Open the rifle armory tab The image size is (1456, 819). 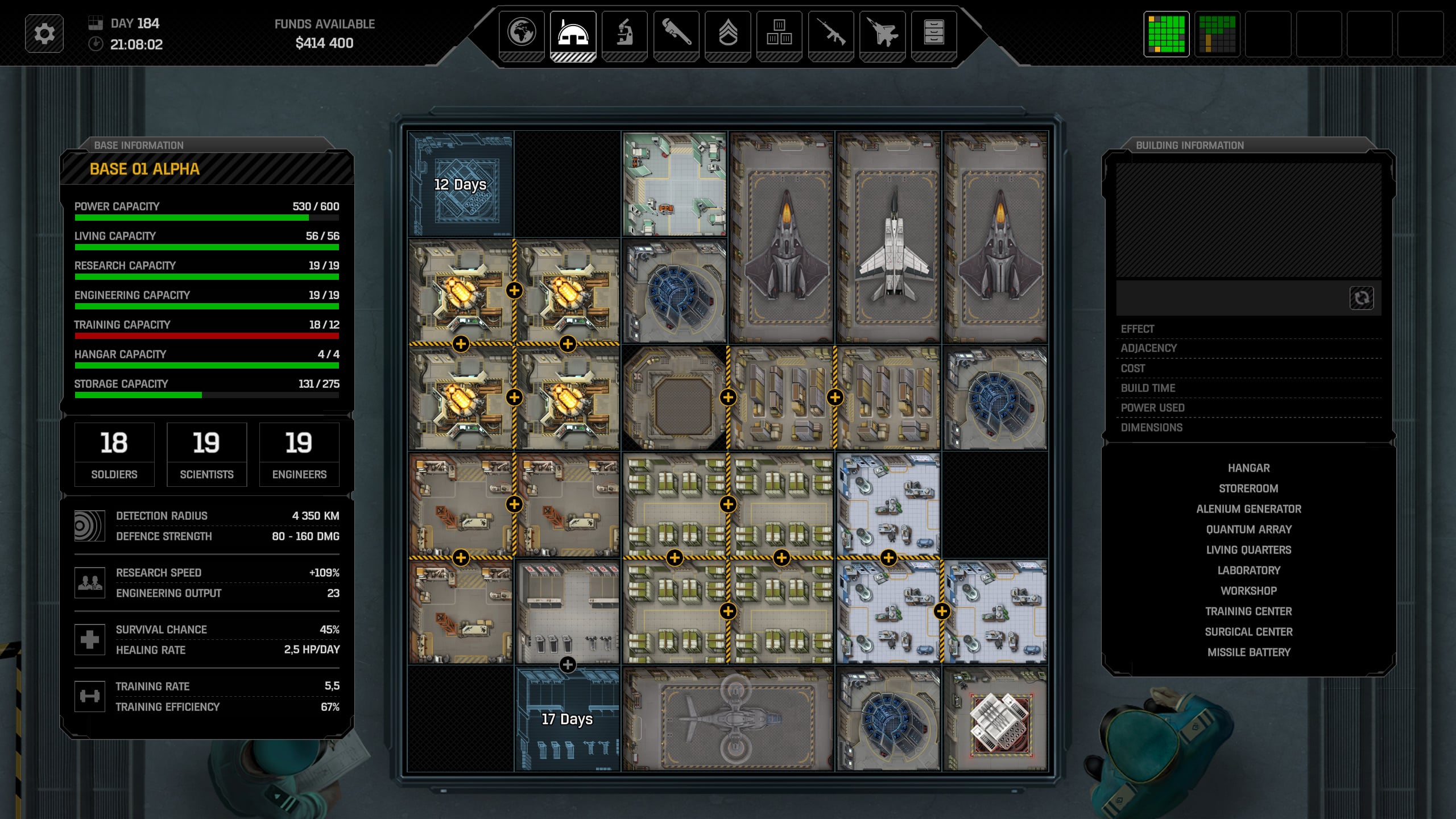tap(830, 32)
